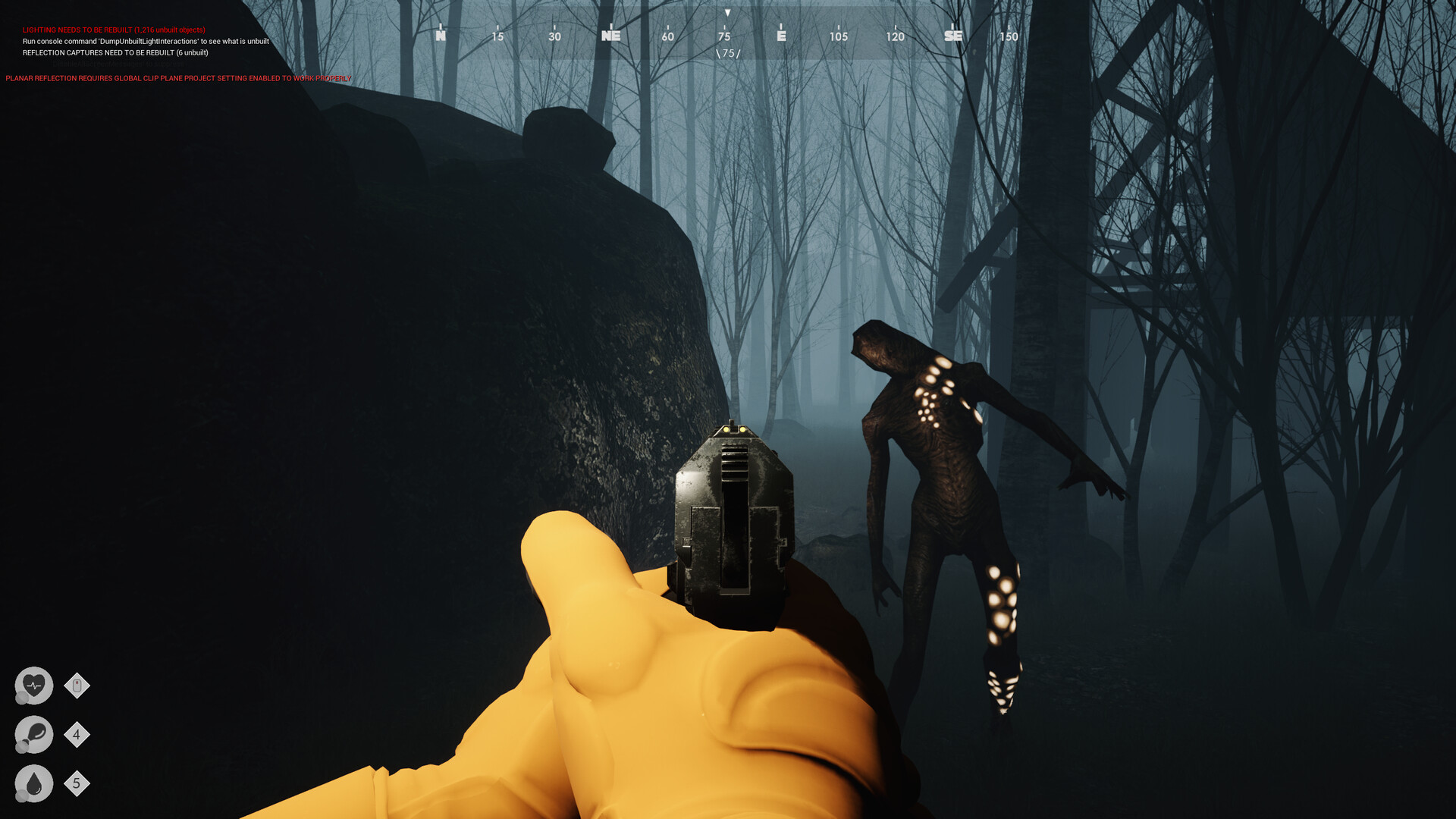This screenshot has height=819, width=1456.
Task: Click the '105' tick on the compass
Action: tap(839, 36)
